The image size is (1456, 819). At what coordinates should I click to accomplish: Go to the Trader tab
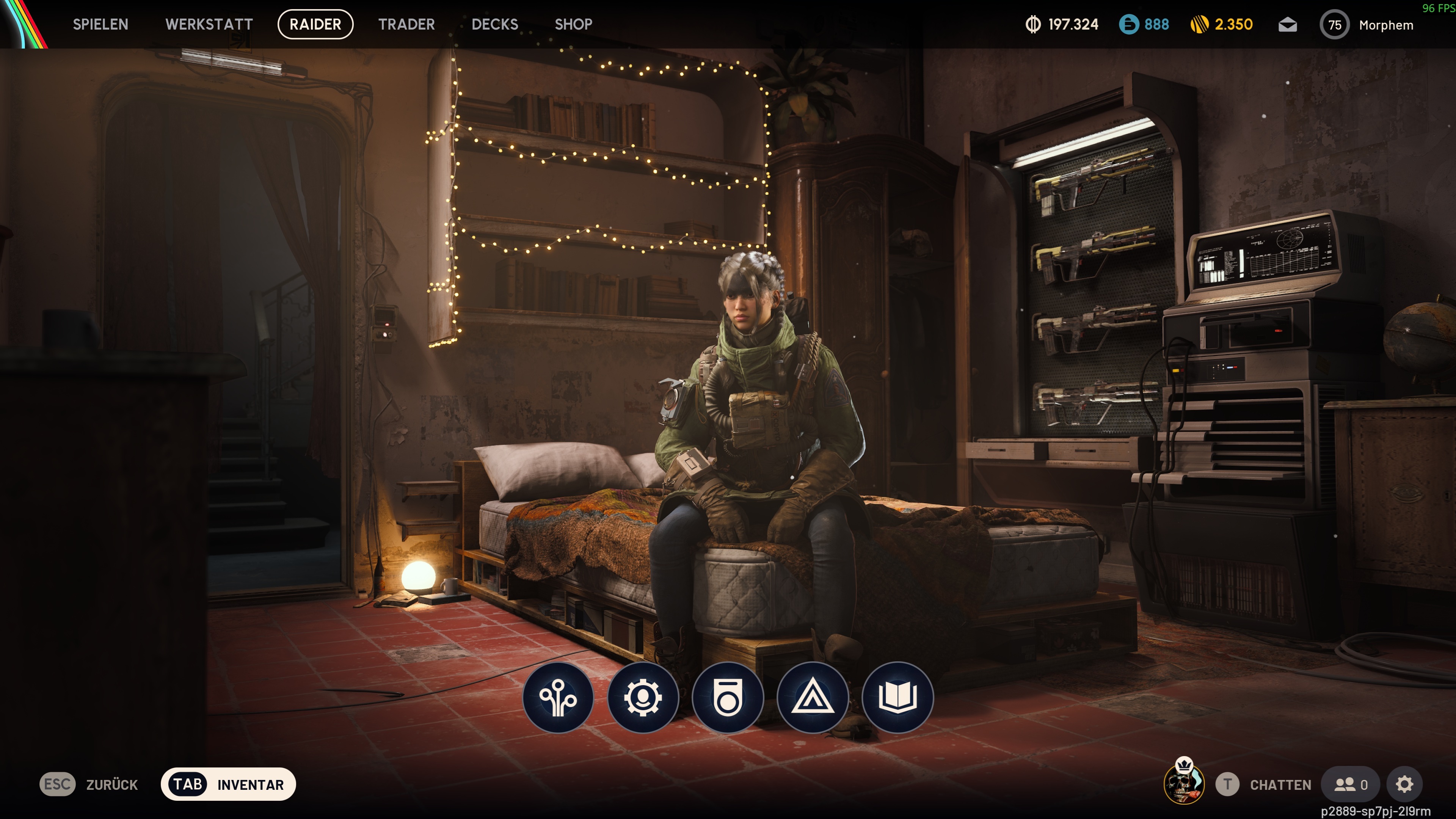(x=406, y=24)
